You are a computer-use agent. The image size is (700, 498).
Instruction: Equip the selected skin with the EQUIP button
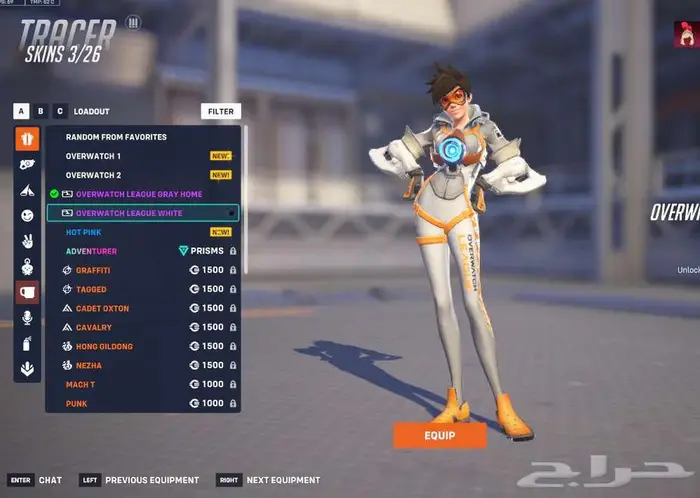point(439,435)
